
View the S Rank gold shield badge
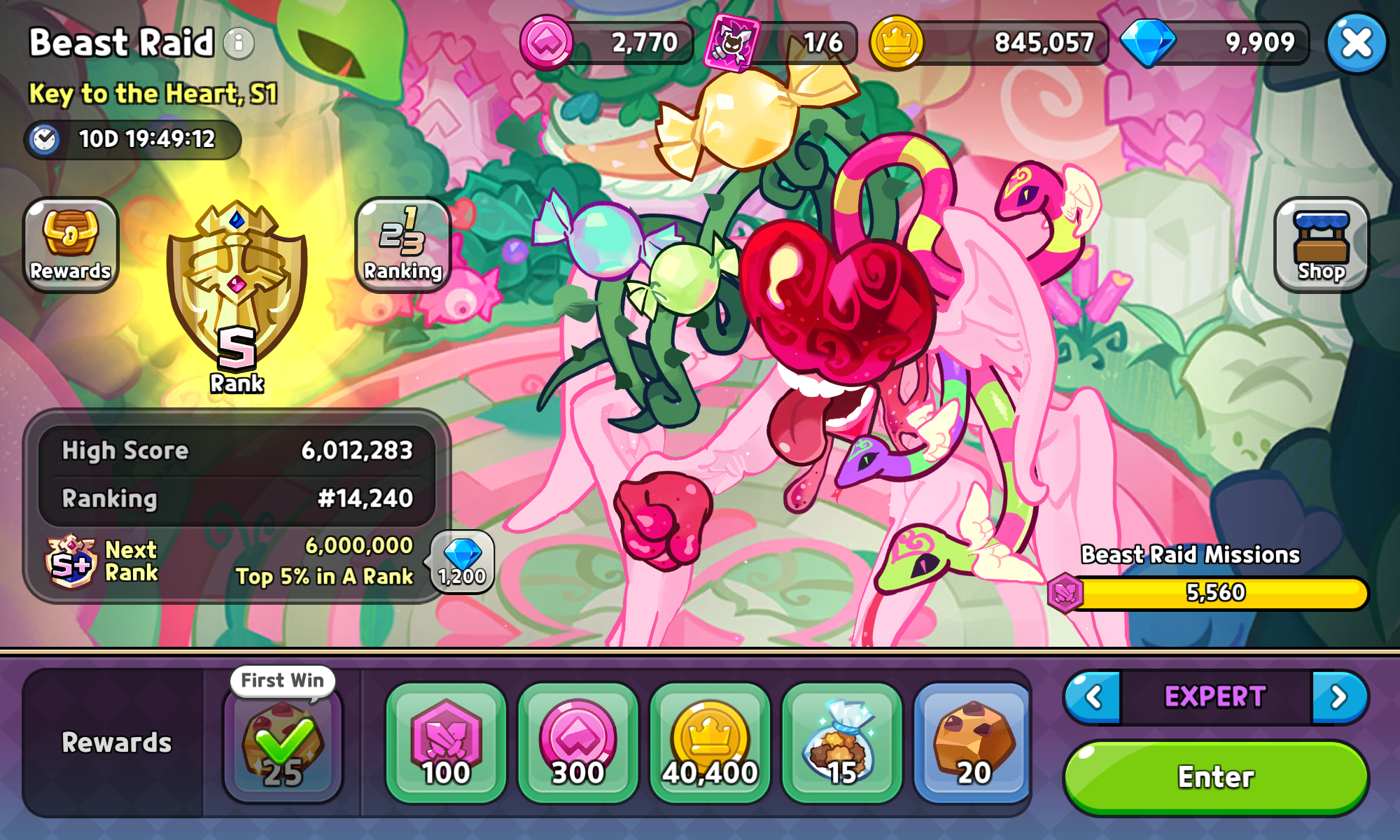click(237, 294)
